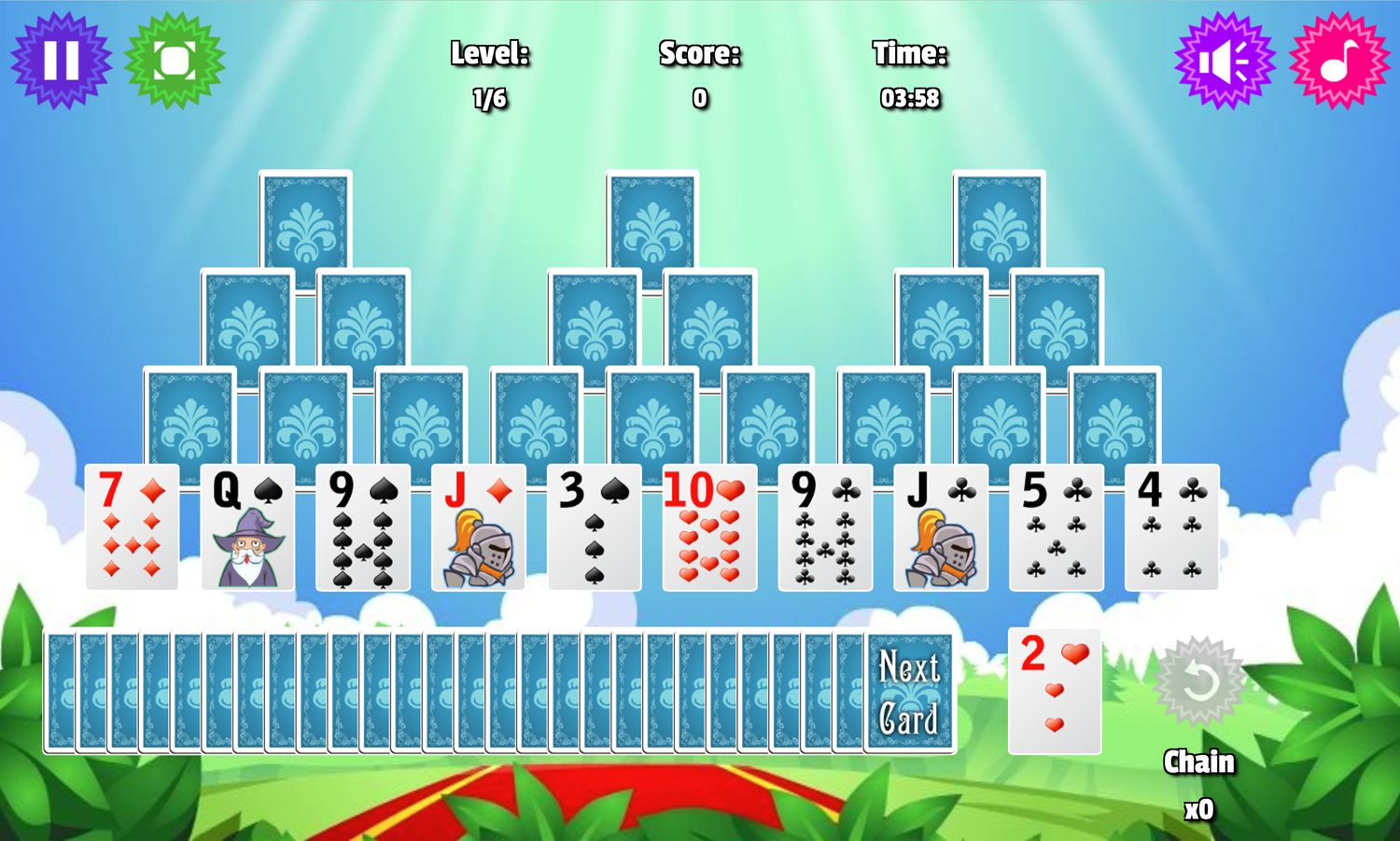Click the 3 of spades card

tap(594, 527)
